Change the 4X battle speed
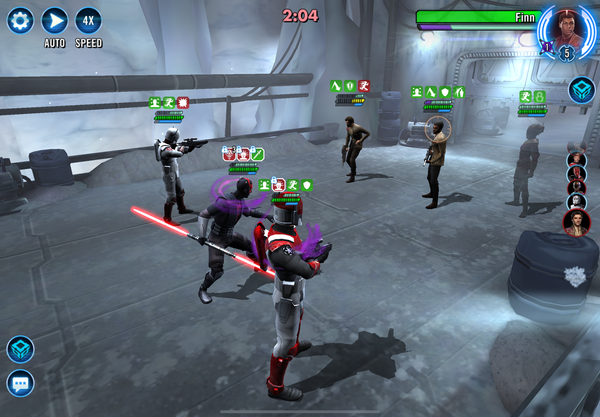600x417 pixels. click(x=88, y=20)
